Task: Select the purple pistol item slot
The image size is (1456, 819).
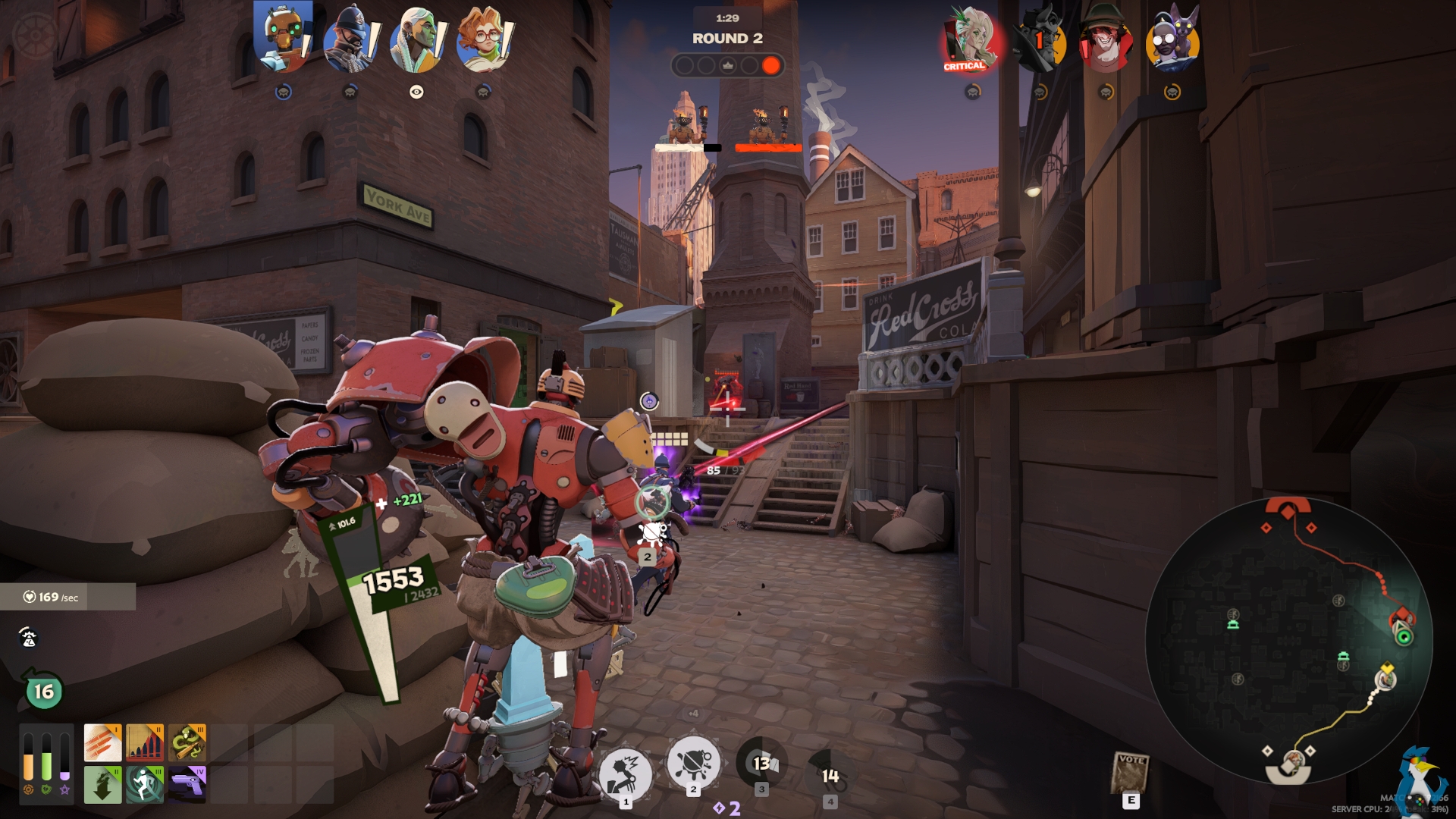Action: click(x=187, y=784)
